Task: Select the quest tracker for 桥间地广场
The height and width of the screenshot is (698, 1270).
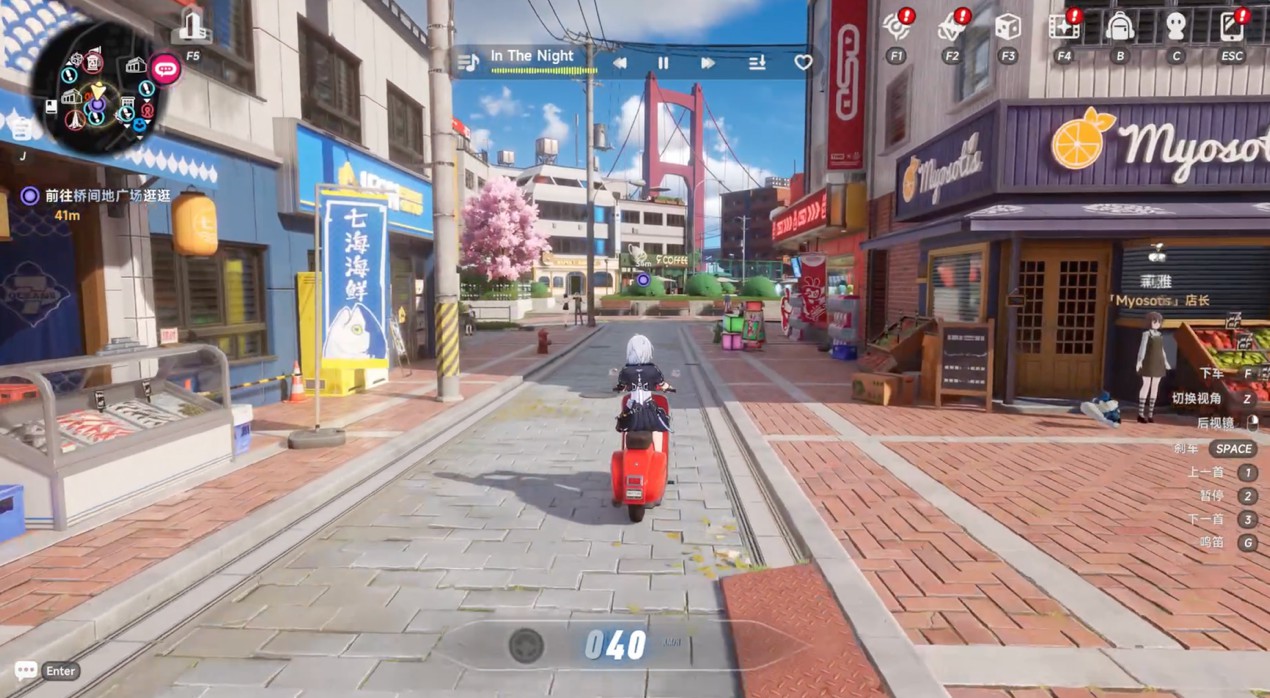Action: coord(107,196)
